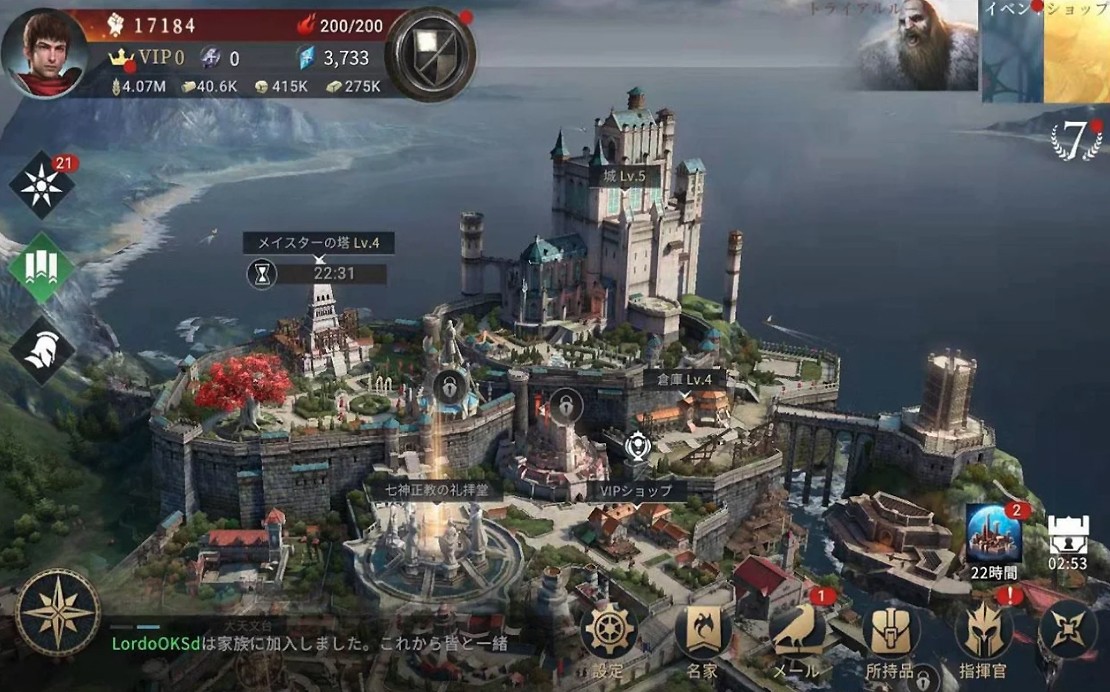This screenshot has height=692, width=1110.
Task: Open the compass world map button
Action: point(58,612)
